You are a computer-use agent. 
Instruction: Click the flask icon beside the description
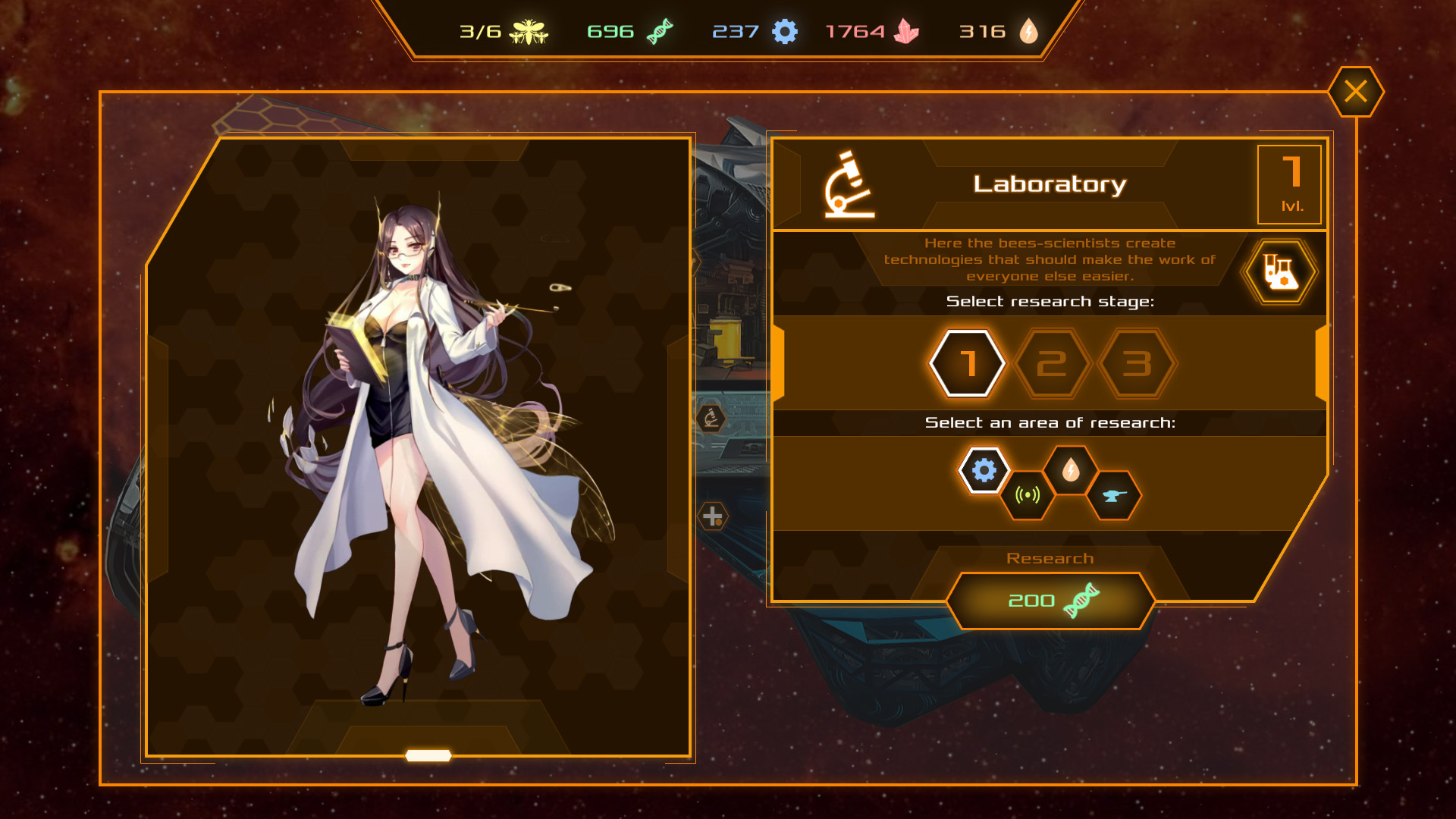tap(1279, 271)
